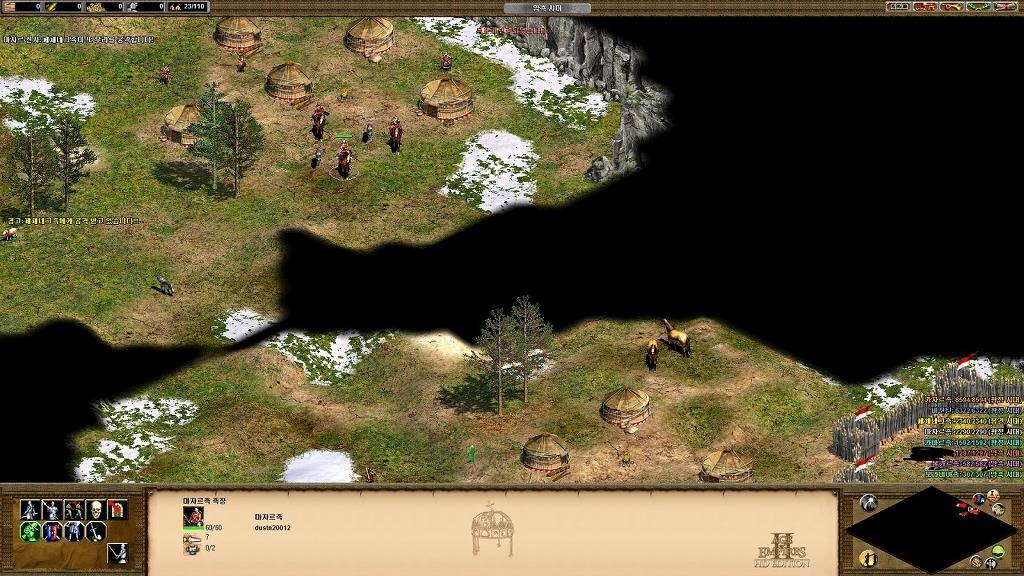Select the skull stance icon in command panel
This screenshot has height=576, width=1024.
(x=95, y=510)
